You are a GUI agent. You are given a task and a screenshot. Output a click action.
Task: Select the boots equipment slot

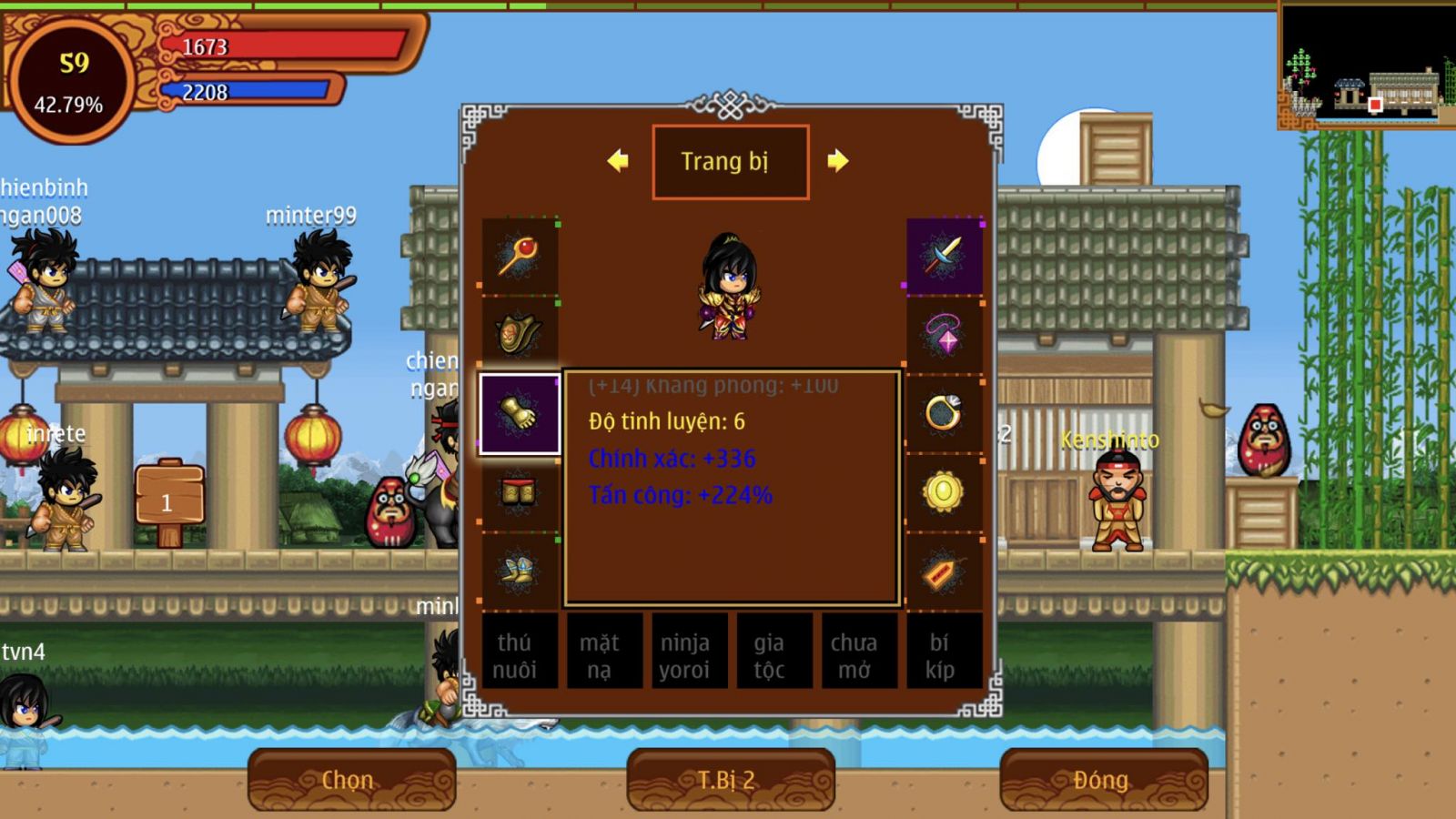tap(519, 571)
